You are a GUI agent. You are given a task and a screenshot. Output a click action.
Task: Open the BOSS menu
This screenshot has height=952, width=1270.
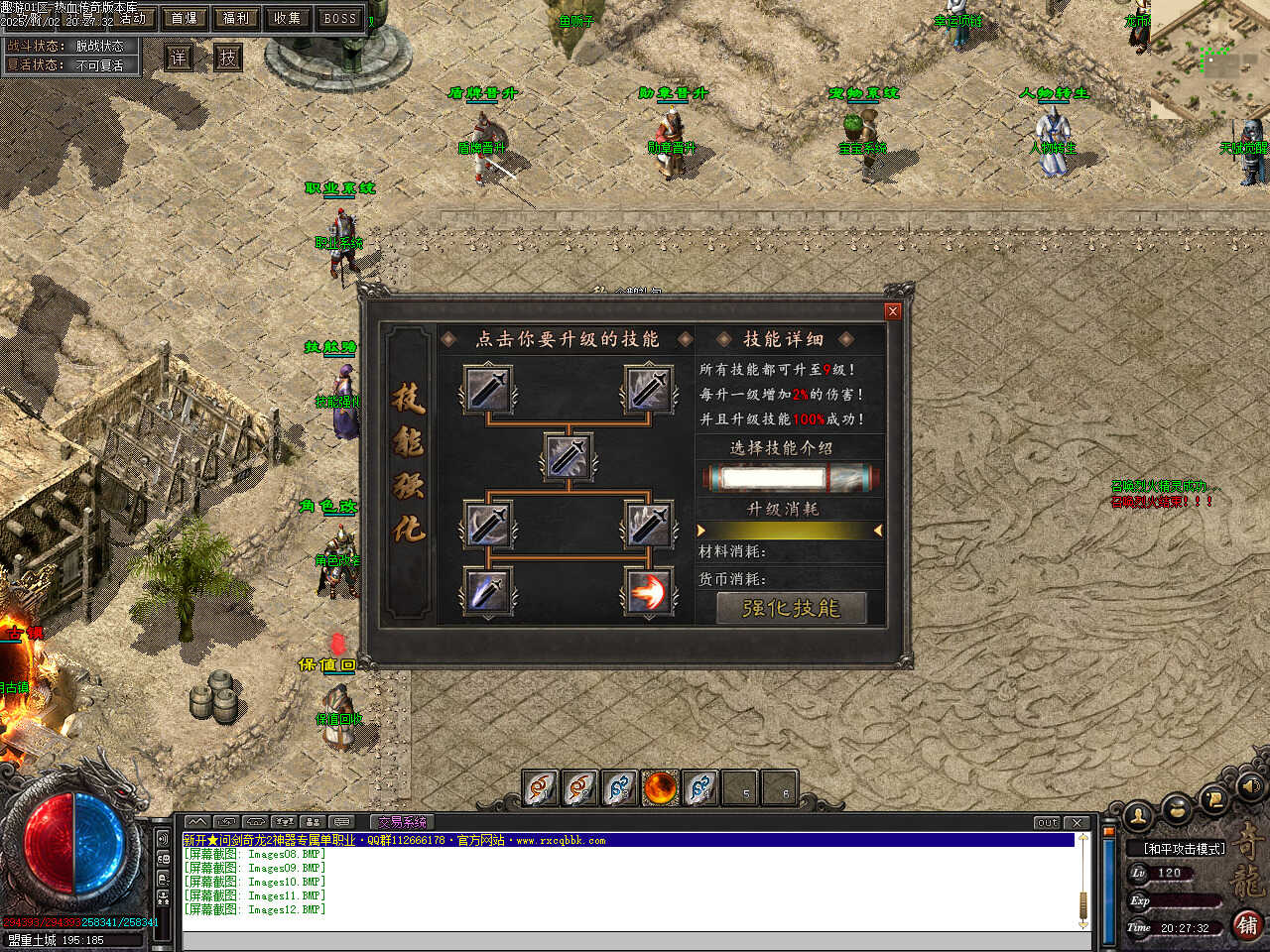pyautogui.click(x=340, y=18)
